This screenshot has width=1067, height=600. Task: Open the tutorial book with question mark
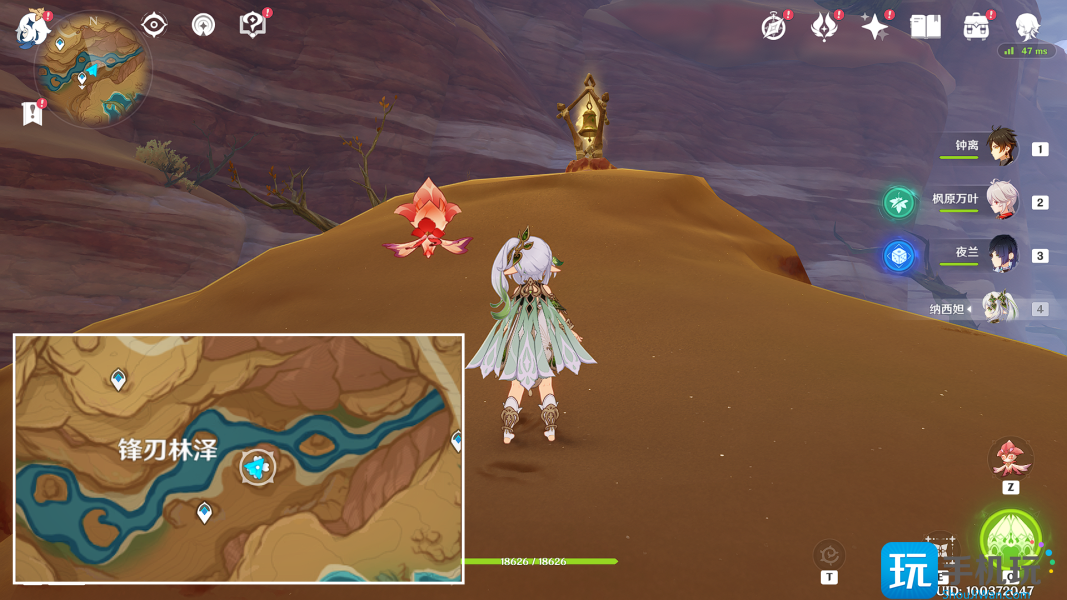(x=253, y=25)
